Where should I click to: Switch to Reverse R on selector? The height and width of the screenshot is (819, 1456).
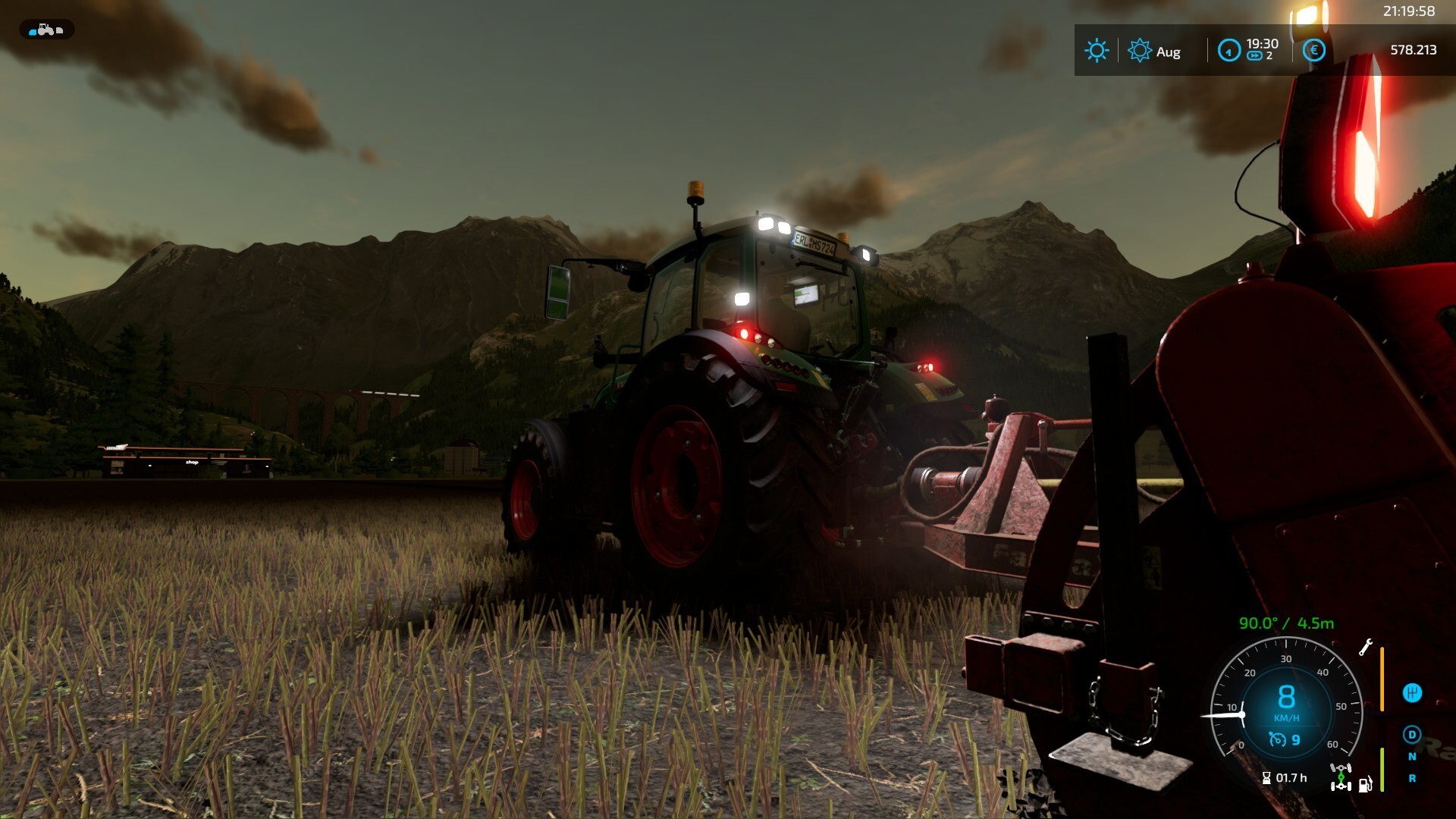tap(1412, 779)
